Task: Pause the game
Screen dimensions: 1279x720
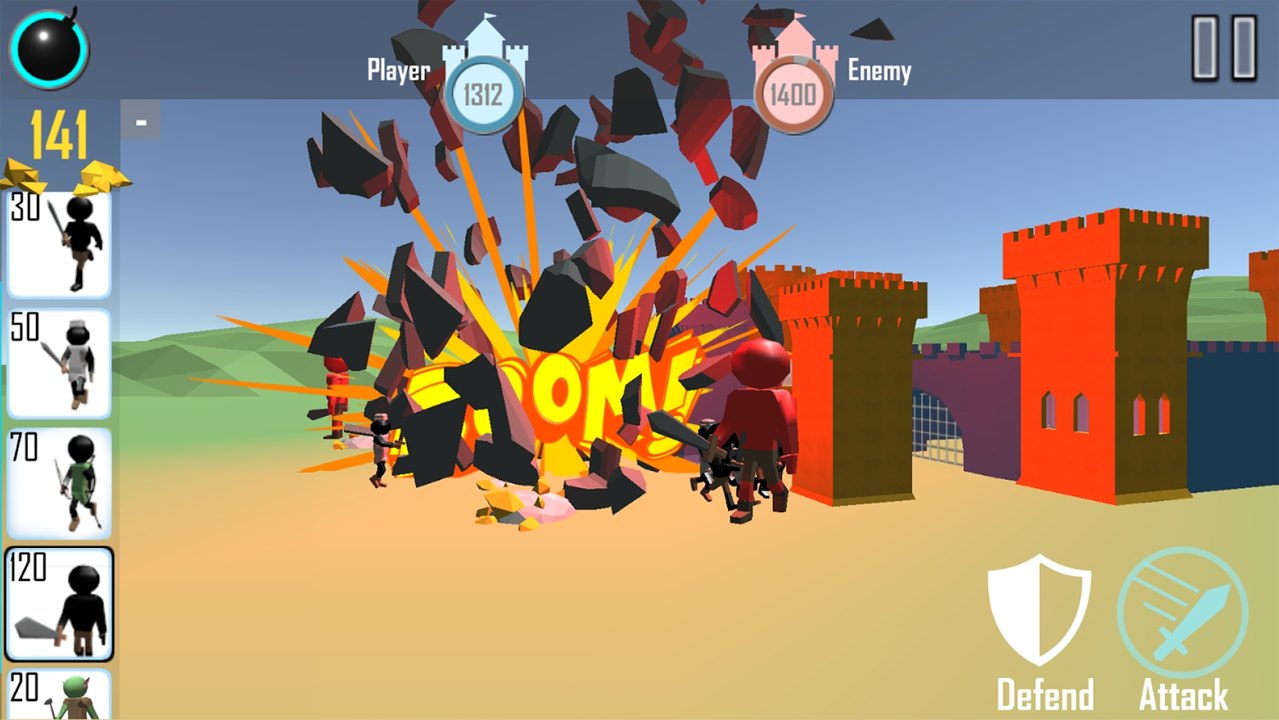Action: (x=1224, y=47)
